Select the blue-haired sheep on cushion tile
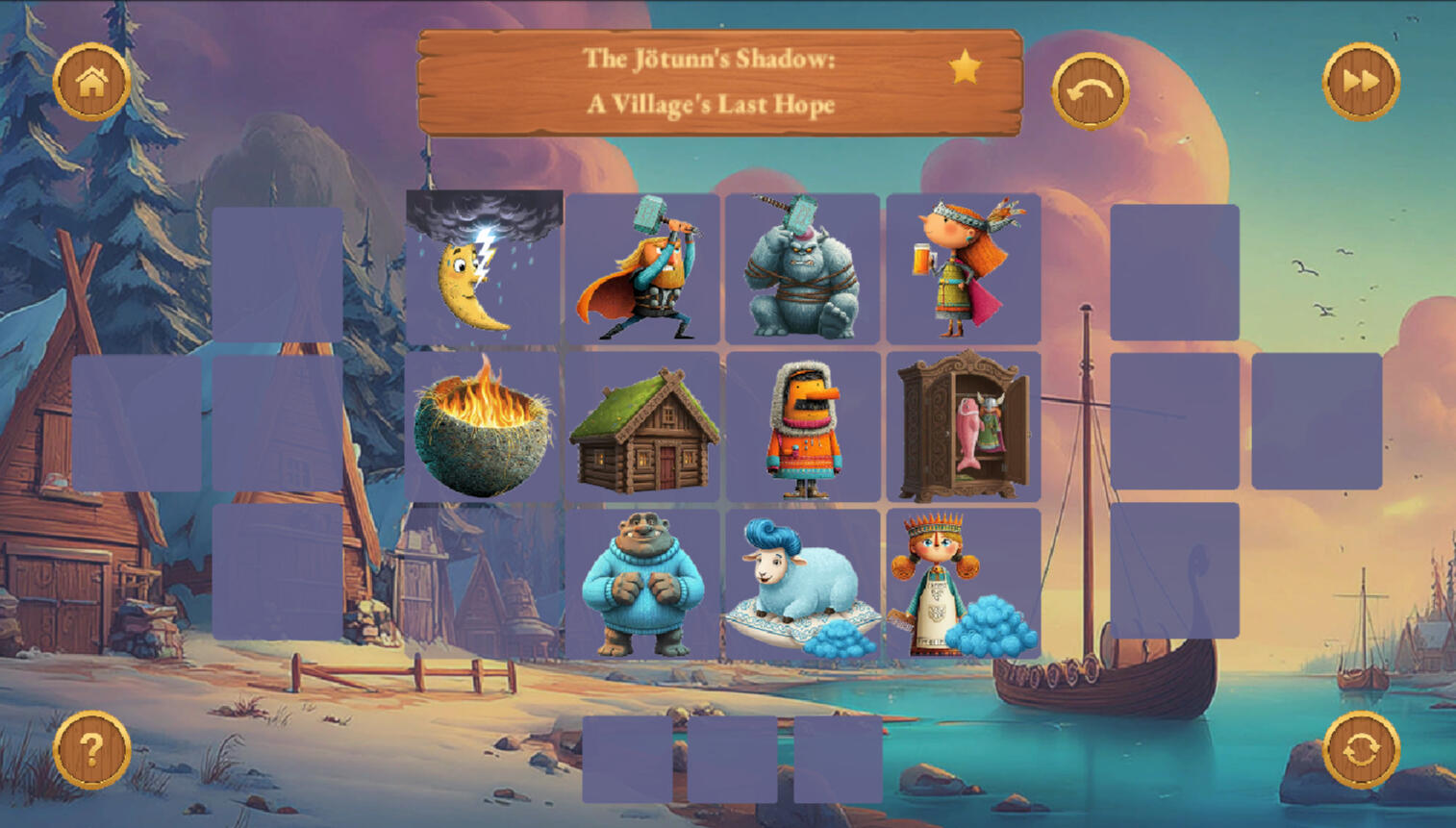1456x828 pixels. tap(803, 584)
